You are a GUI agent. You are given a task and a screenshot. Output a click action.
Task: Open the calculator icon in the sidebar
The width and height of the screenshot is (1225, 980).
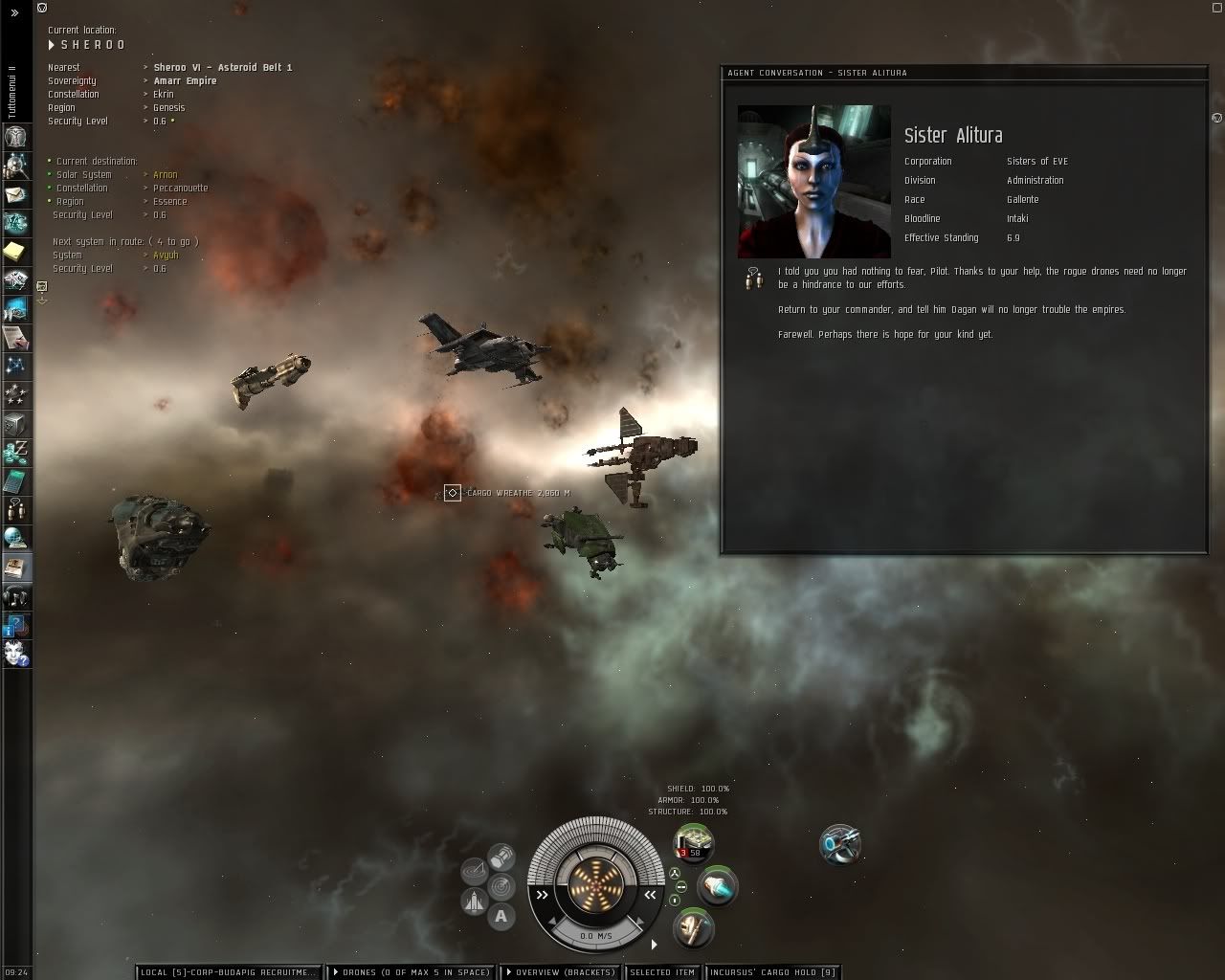pos(17,481)
